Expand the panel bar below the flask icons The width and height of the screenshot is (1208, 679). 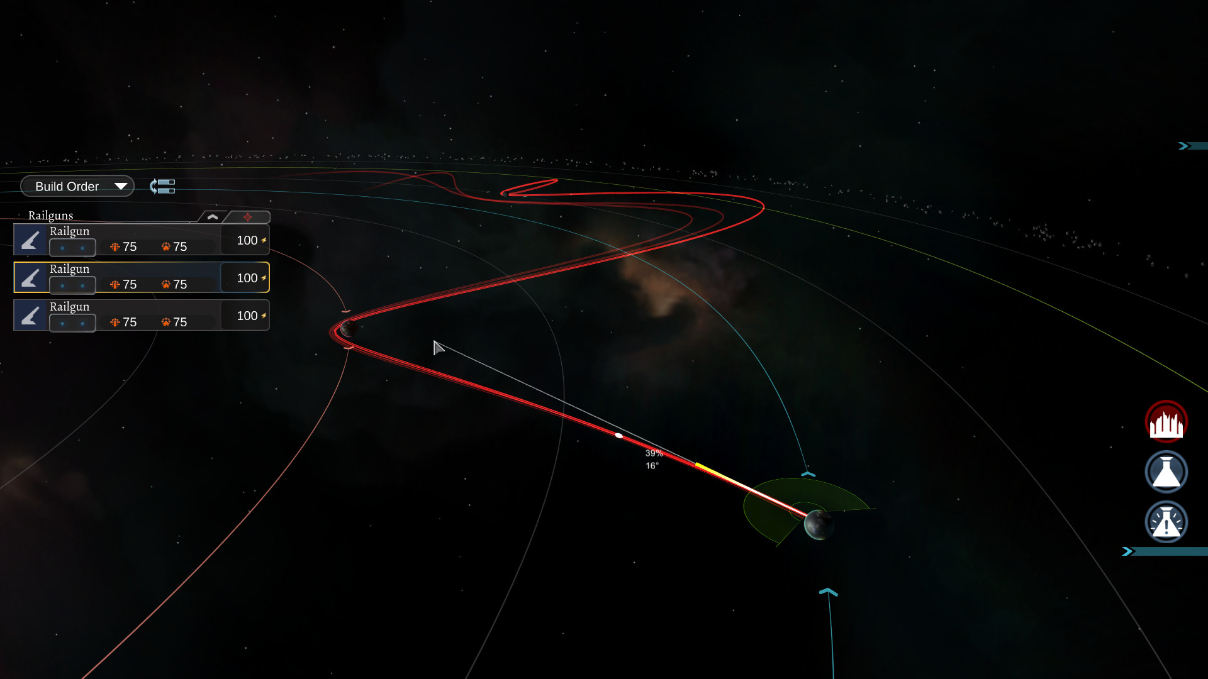click(x=1164, y=551)
